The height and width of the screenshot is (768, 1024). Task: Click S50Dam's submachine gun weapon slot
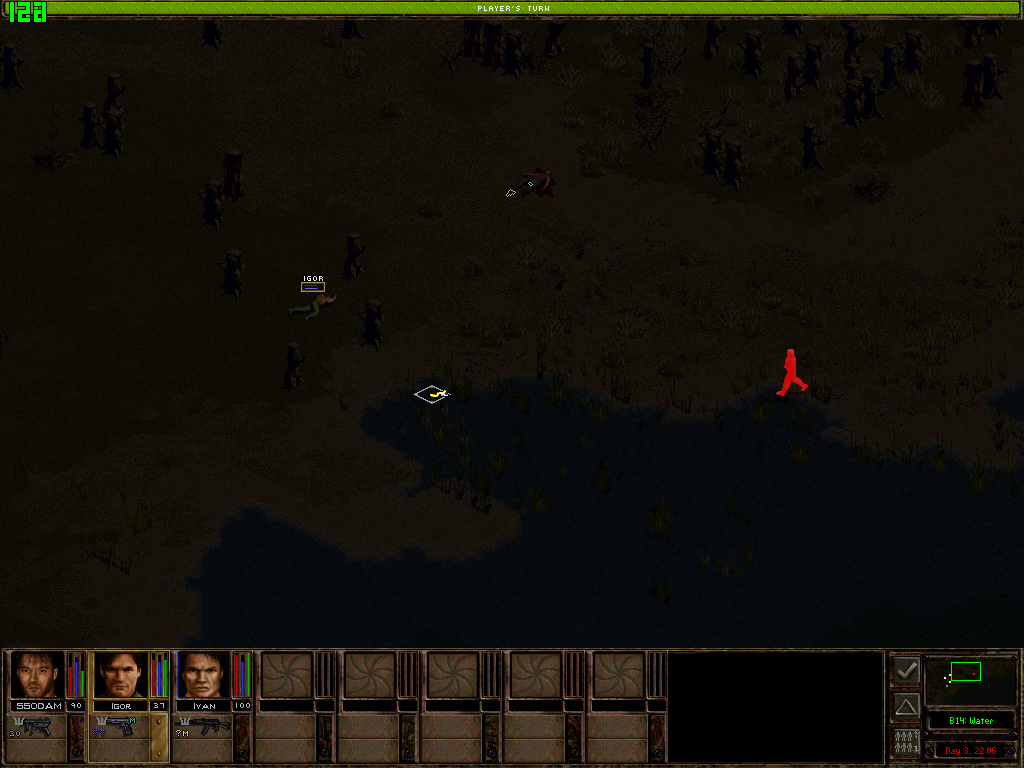[38, 727]
